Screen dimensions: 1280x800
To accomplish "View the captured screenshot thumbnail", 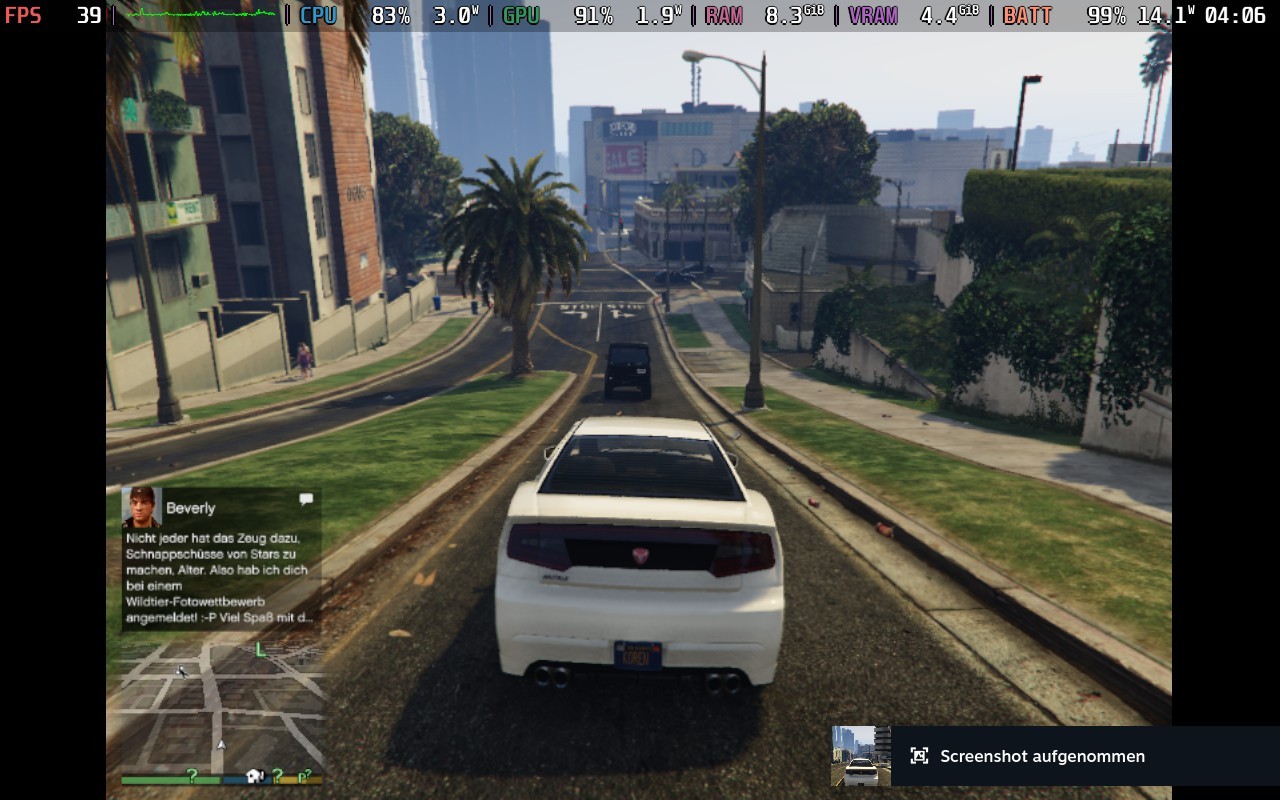I will (861, 756).
